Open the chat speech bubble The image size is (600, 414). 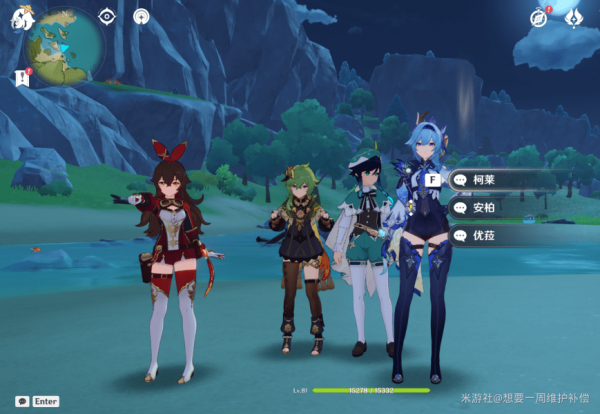pyautogui.click(x=21, y=400)
